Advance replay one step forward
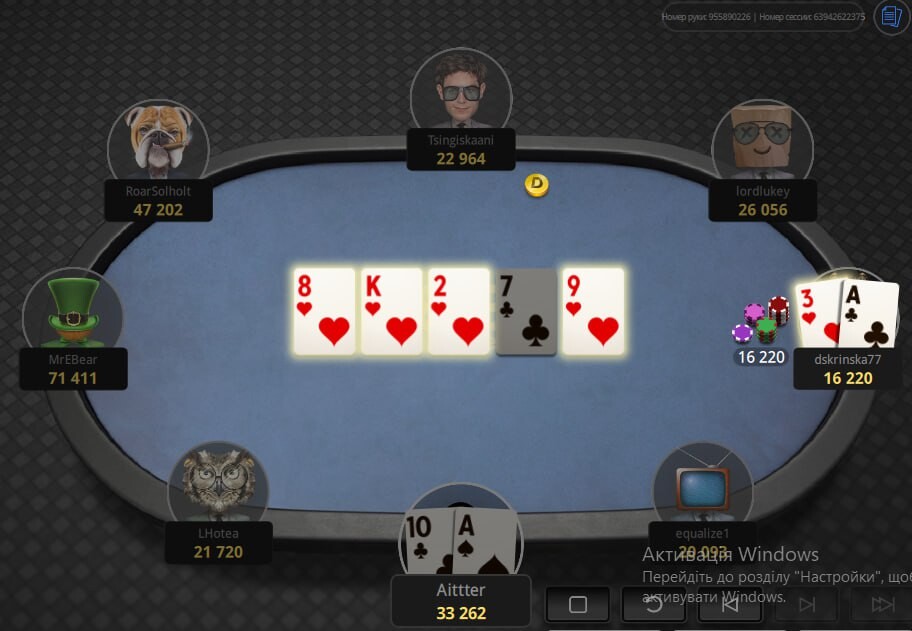Screen dimensions: 912x631 point(806,604)
